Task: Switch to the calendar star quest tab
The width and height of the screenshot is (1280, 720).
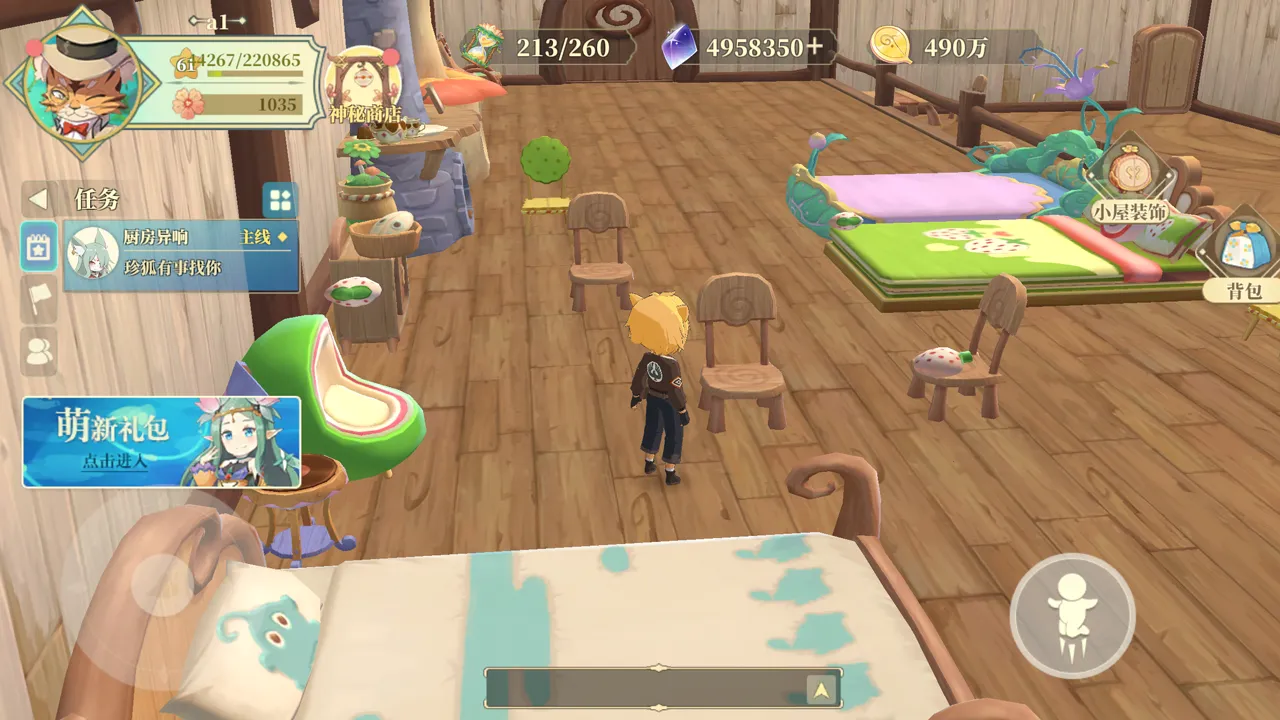Action: point(39,247)
